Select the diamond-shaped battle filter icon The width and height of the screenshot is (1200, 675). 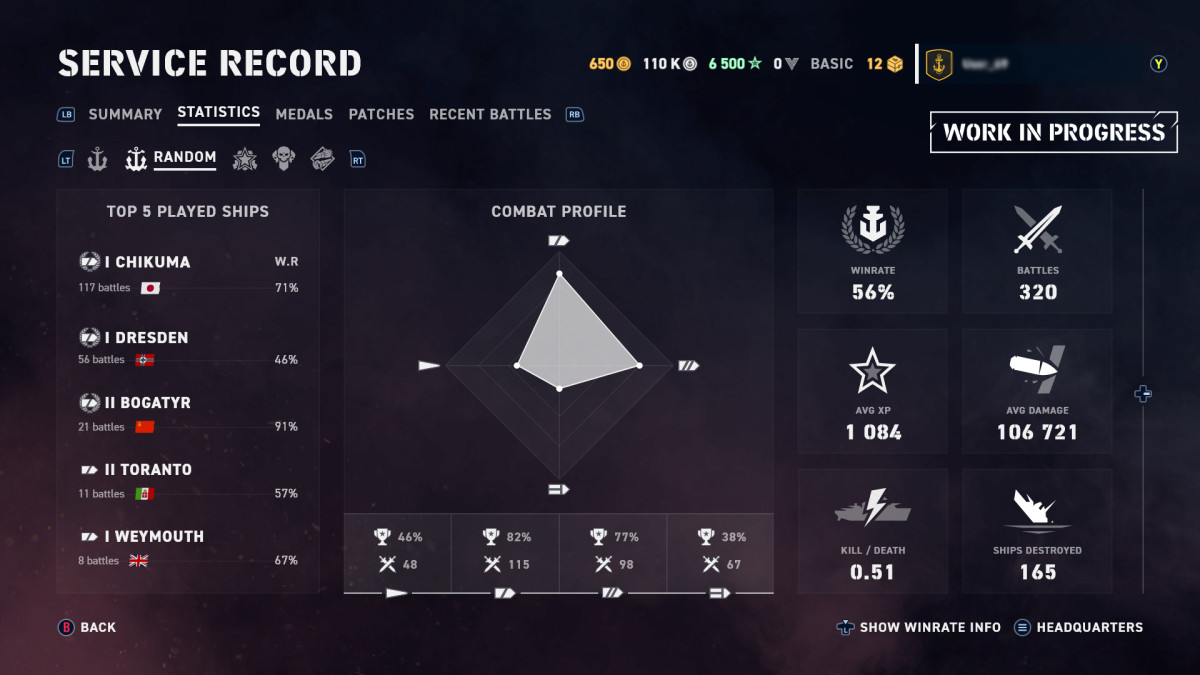pyautogui.click(x=322, y=158)
